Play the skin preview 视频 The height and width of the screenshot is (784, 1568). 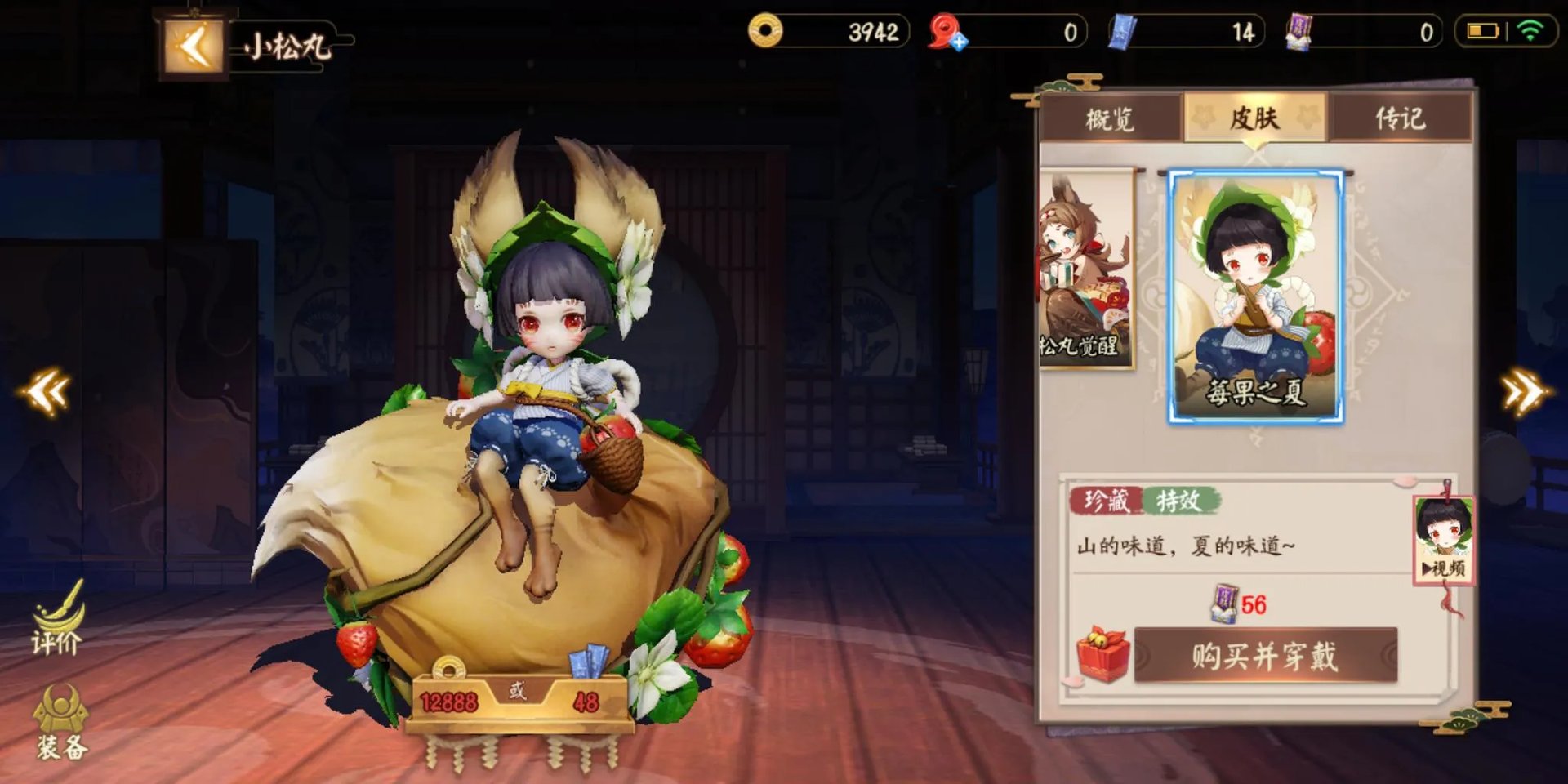pyautogui.click(x=1444, y=541)
